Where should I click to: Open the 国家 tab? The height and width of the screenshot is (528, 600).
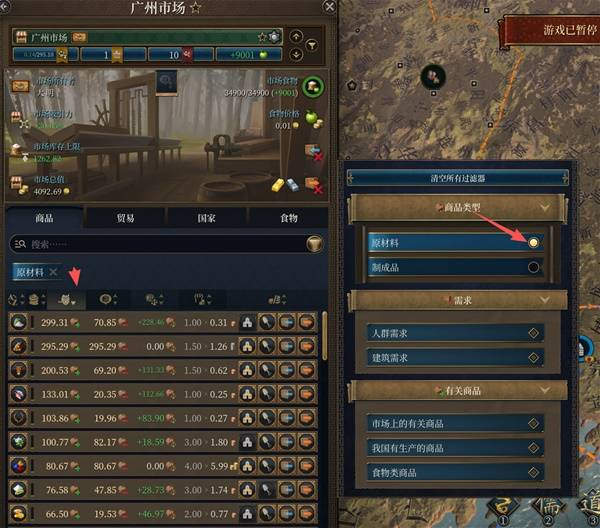point(206,217)
